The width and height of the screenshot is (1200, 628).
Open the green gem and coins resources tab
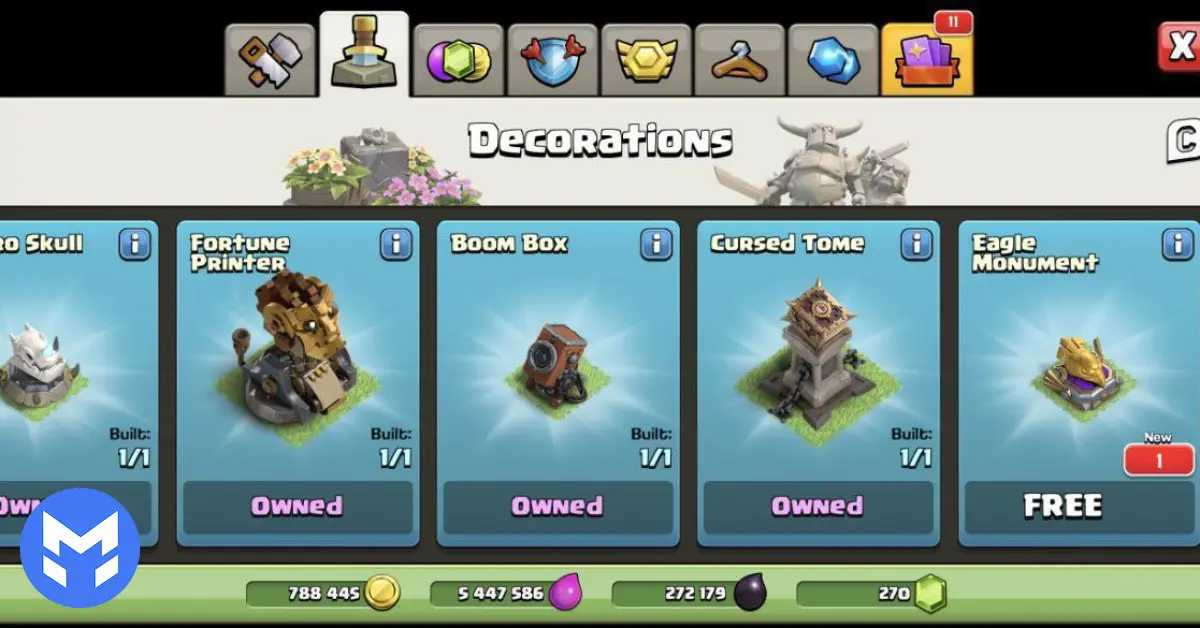[457, 59]
